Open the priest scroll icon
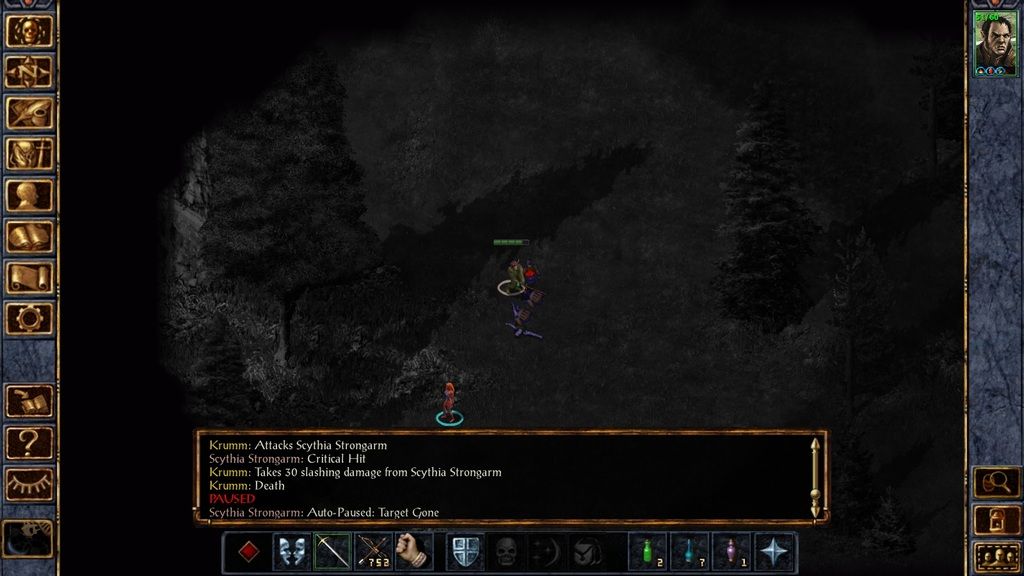This screenshot has height=576, width=1024. pos(29,277)
